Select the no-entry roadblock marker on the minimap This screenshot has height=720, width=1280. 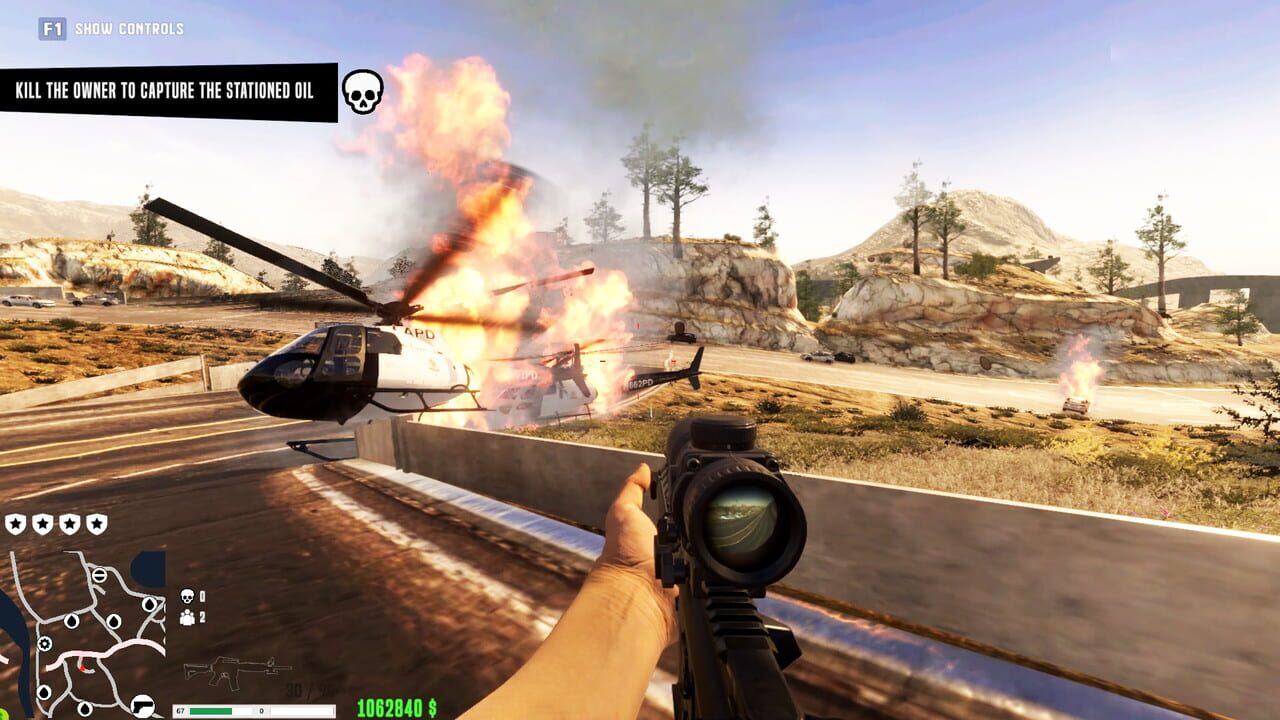pos(100,575)
